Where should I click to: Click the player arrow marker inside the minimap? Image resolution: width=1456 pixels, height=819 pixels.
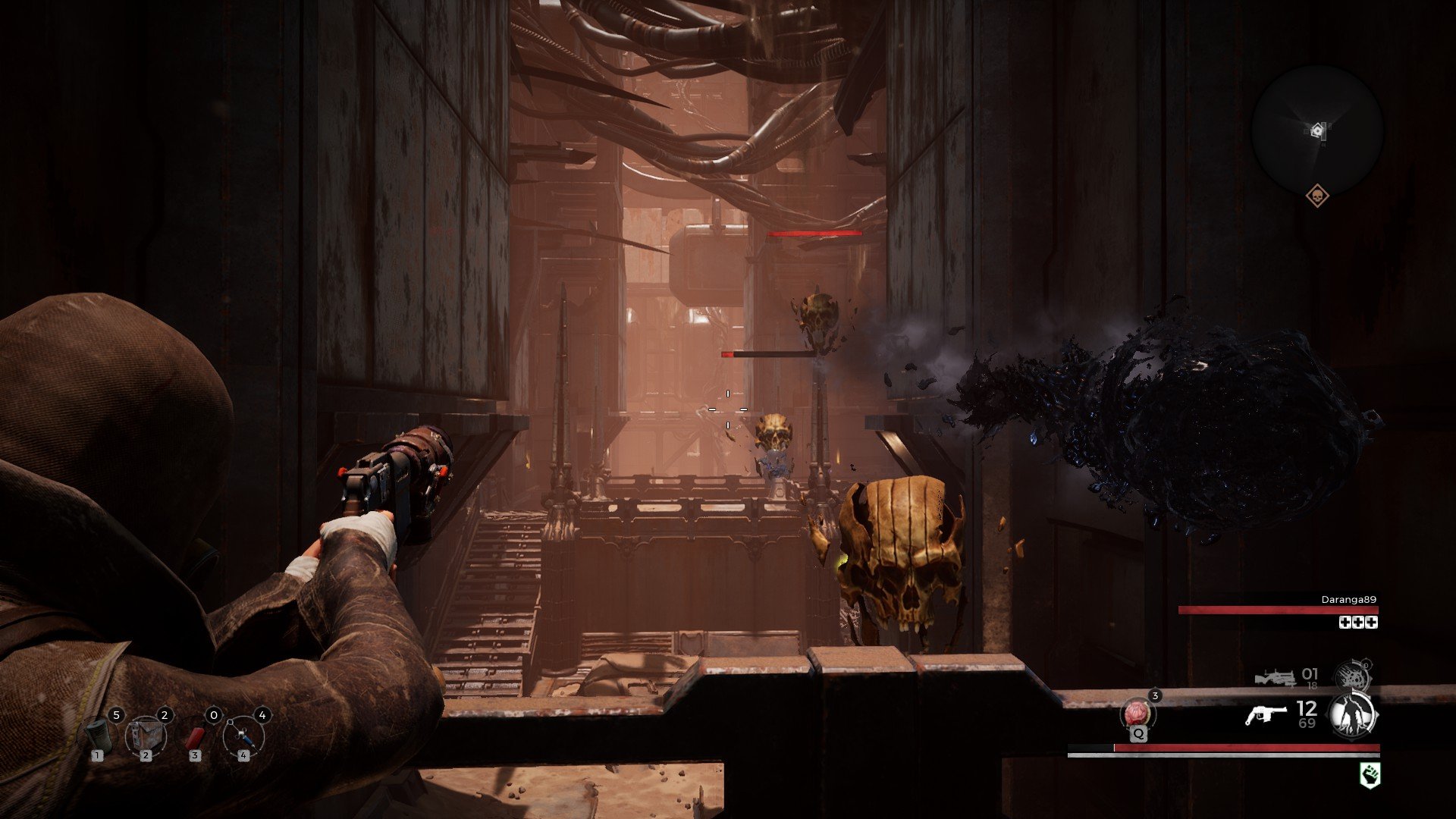tap(1318, 130)
